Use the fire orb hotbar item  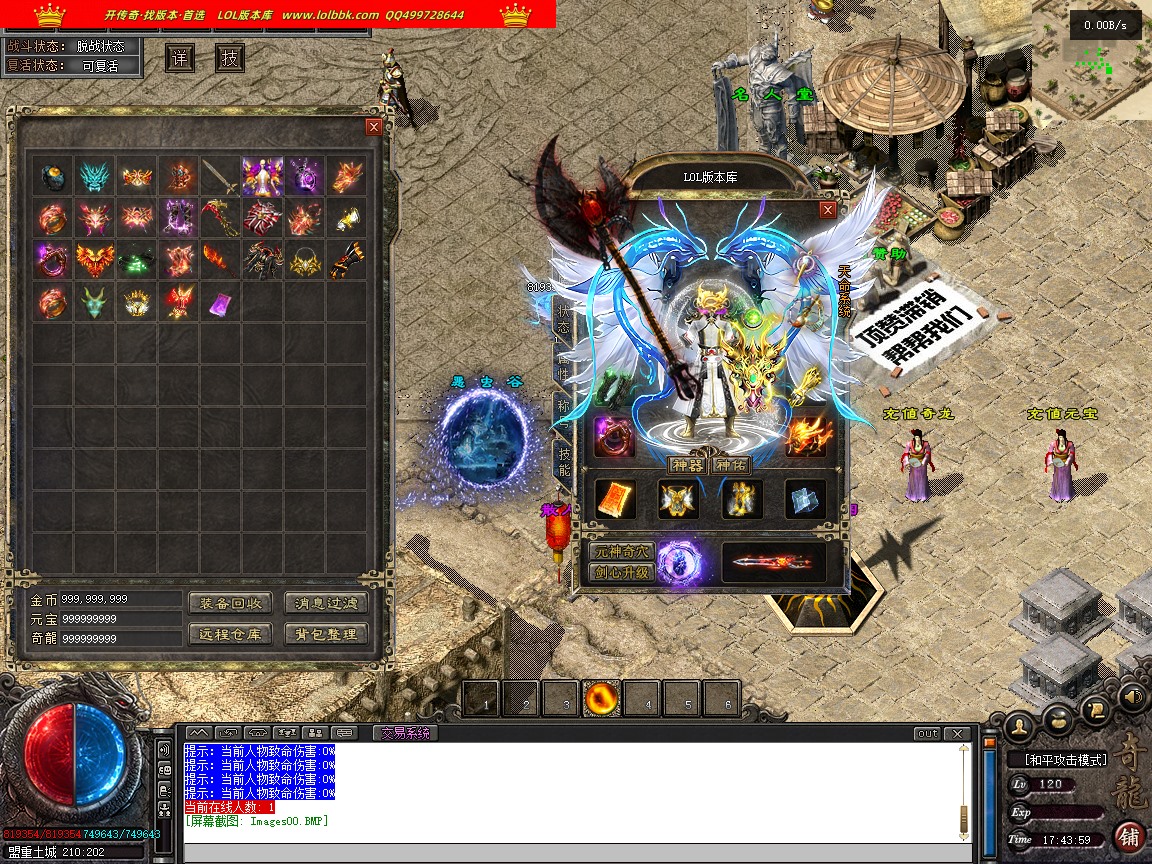(x=601, y=698)
